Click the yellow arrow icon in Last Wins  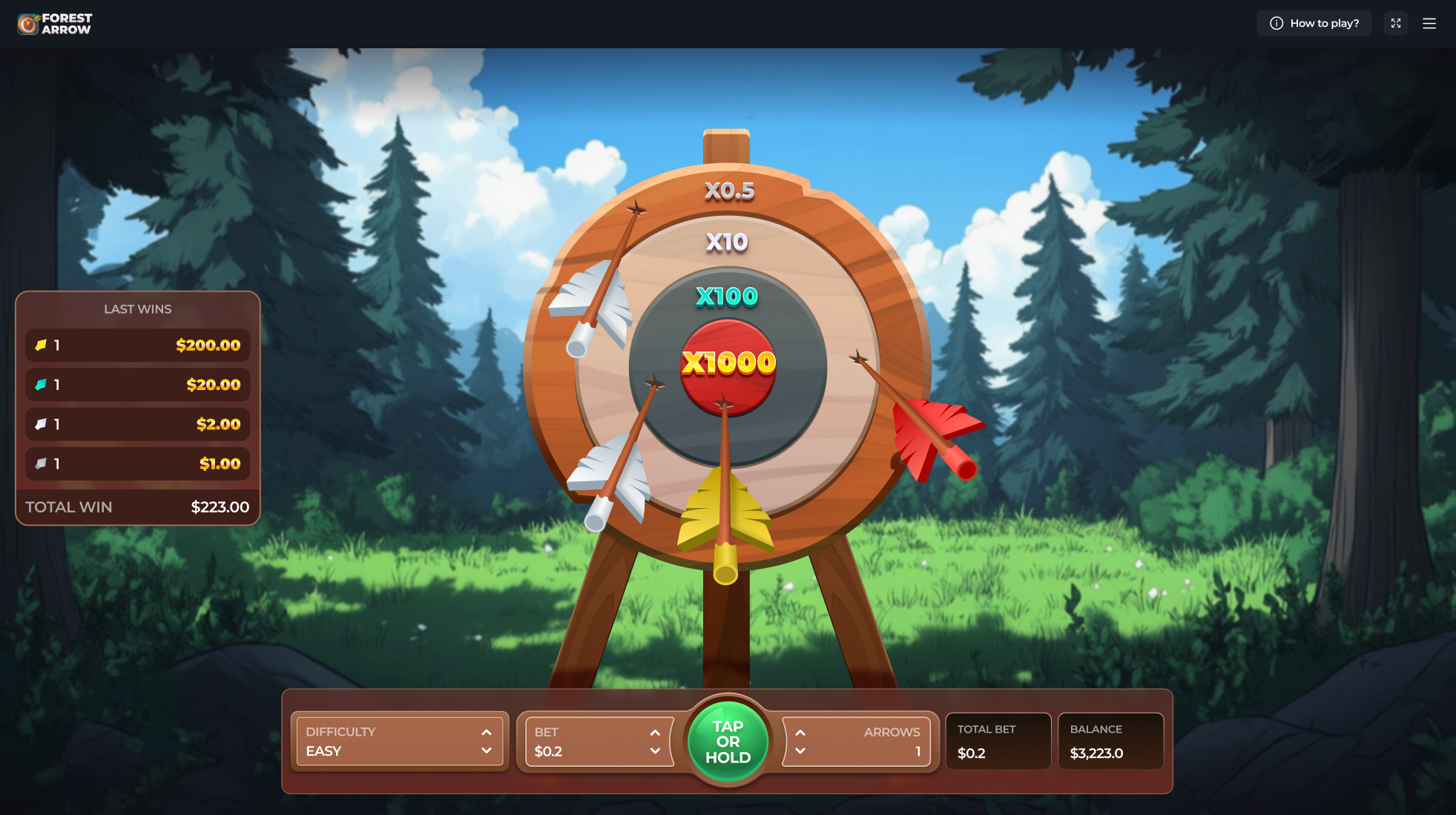click(42, 344)
